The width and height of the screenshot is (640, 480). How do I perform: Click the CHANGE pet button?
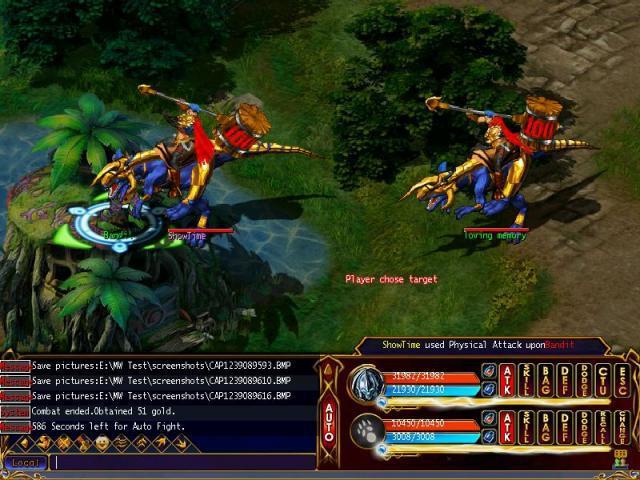pos(622,427)
